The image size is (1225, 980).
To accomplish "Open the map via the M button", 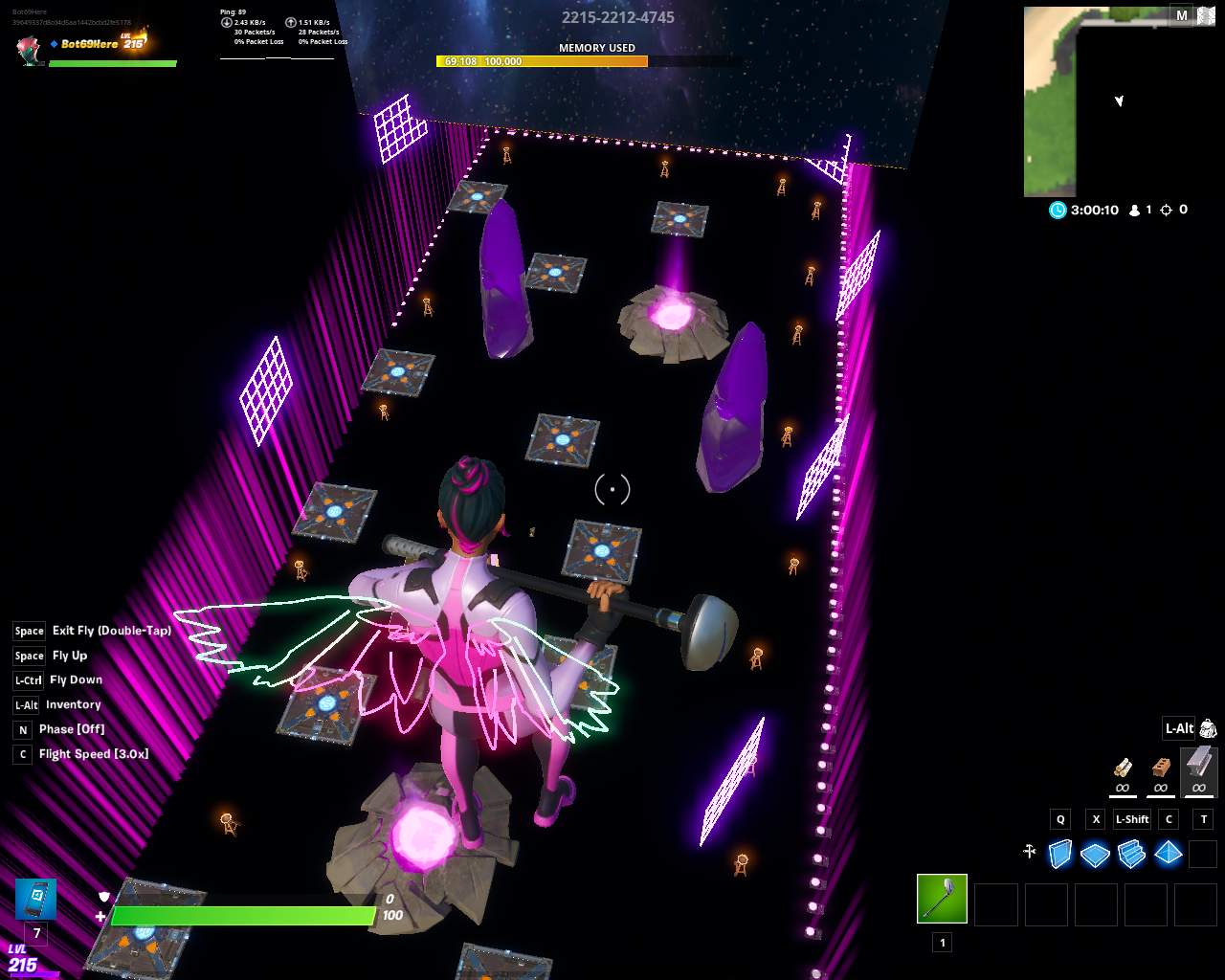I will [1182, 16].
